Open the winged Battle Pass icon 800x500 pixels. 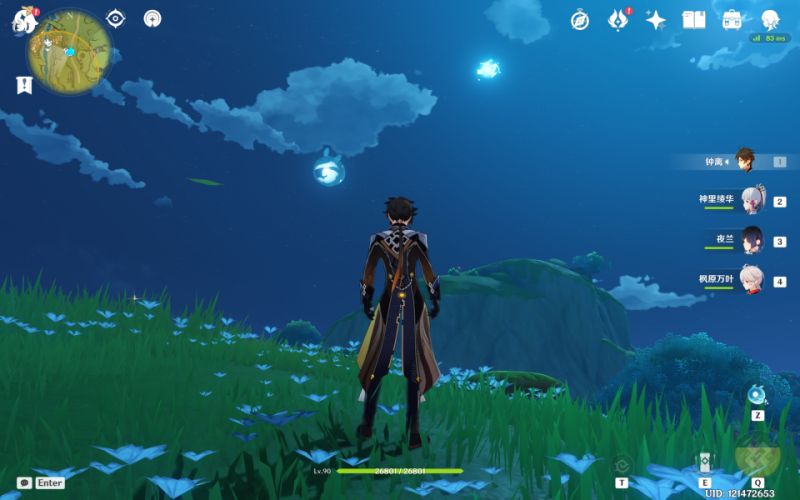click(x=619, y=20)
